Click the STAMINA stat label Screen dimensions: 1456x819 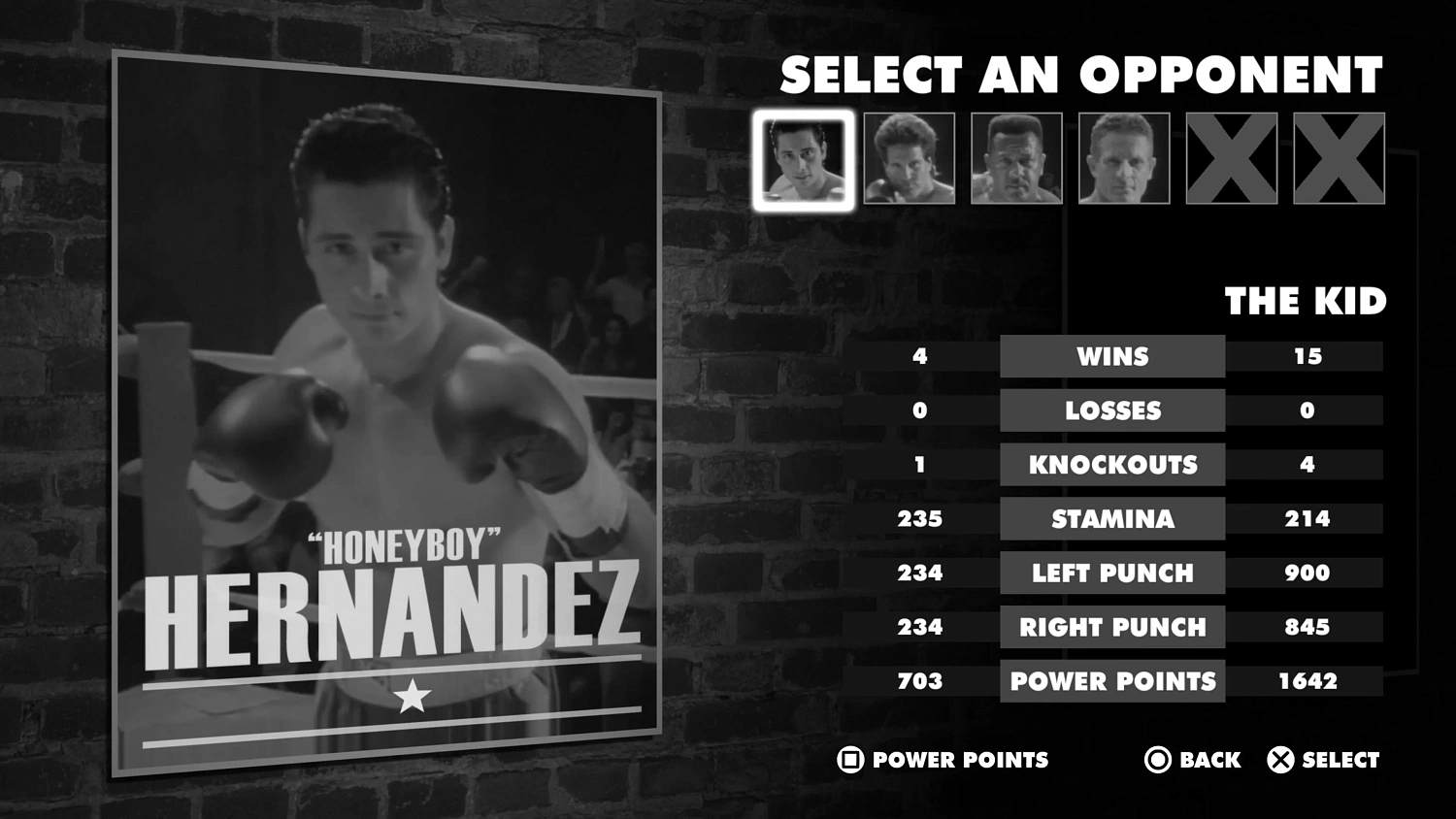[x=1112, y=519]
